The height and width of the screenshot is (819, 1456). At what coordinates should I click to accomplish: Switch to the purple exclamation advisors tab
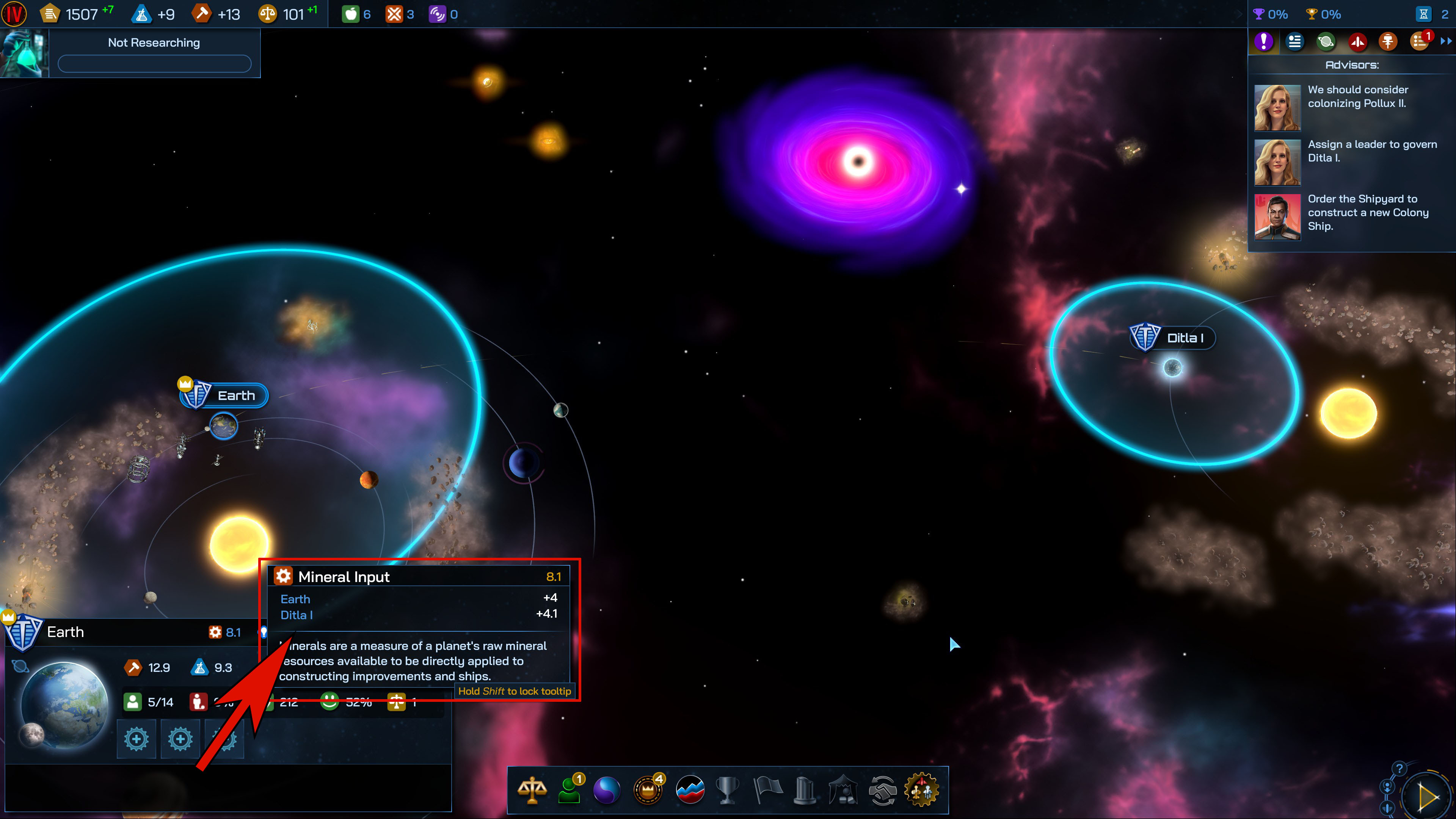1264,41
